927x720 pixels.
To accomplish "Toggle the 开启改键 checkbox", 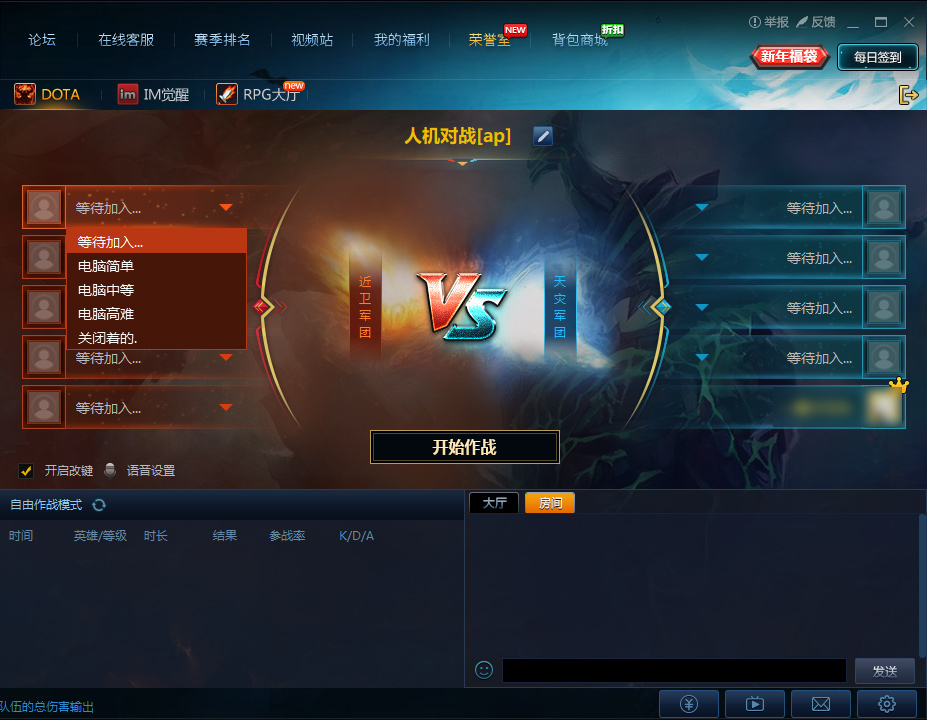I will [x=27, y=470].
